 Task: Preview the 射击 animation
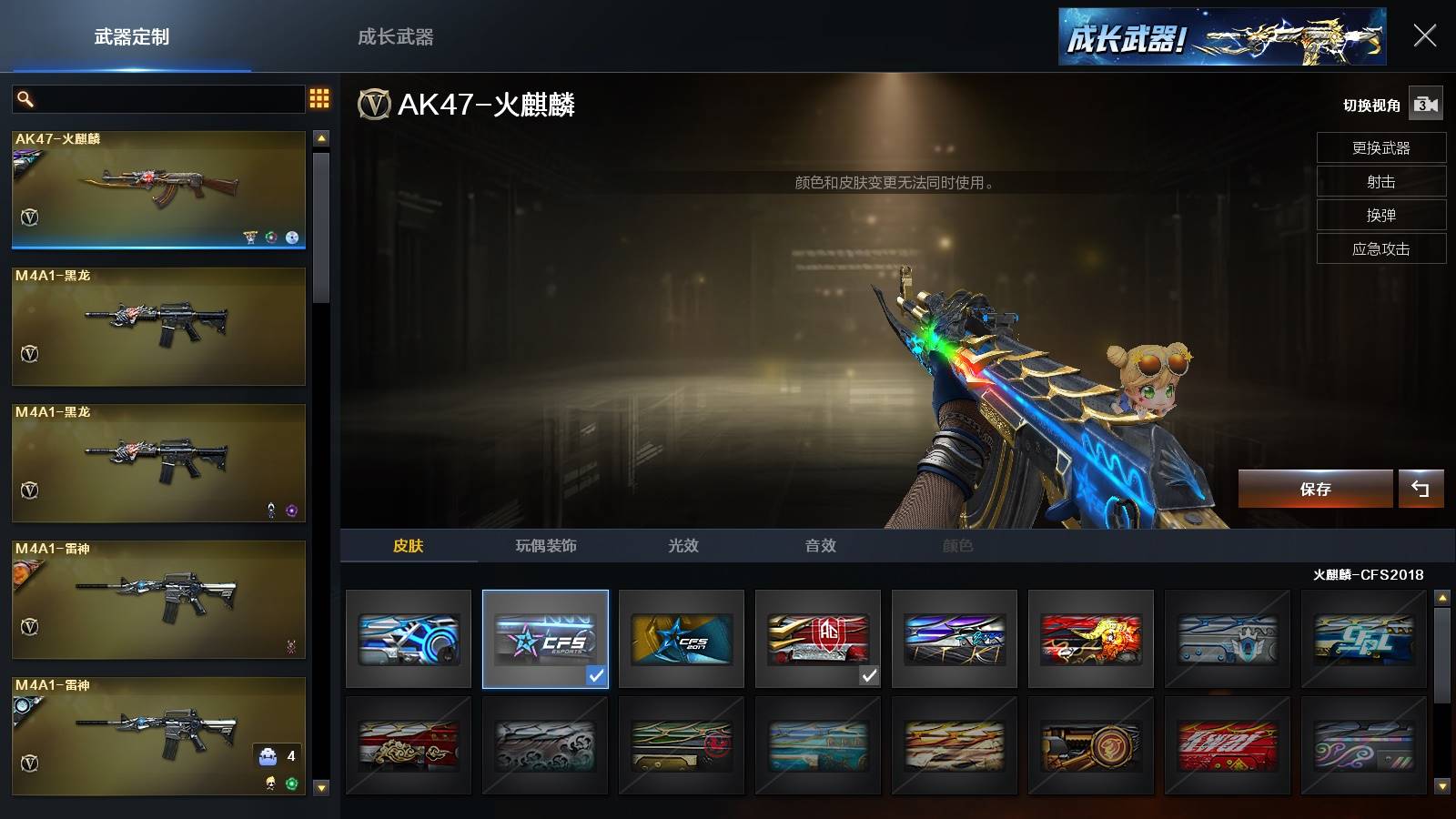1380,181
